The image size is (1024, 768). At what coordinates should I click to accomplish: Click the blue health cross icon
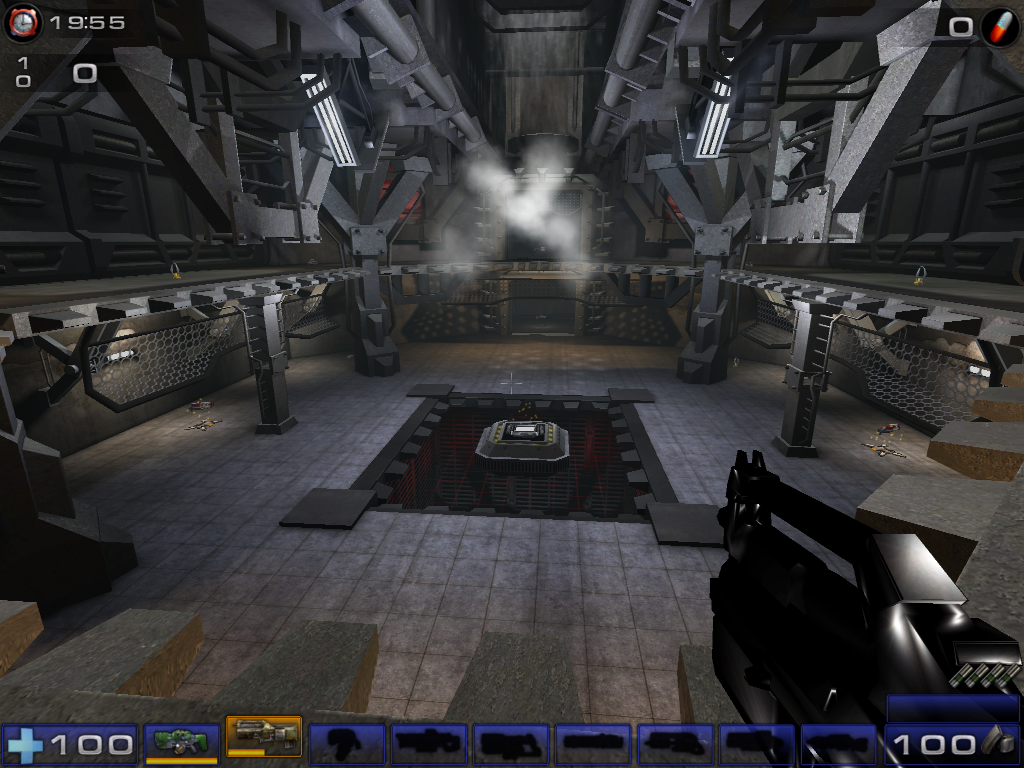click(24, 745)
